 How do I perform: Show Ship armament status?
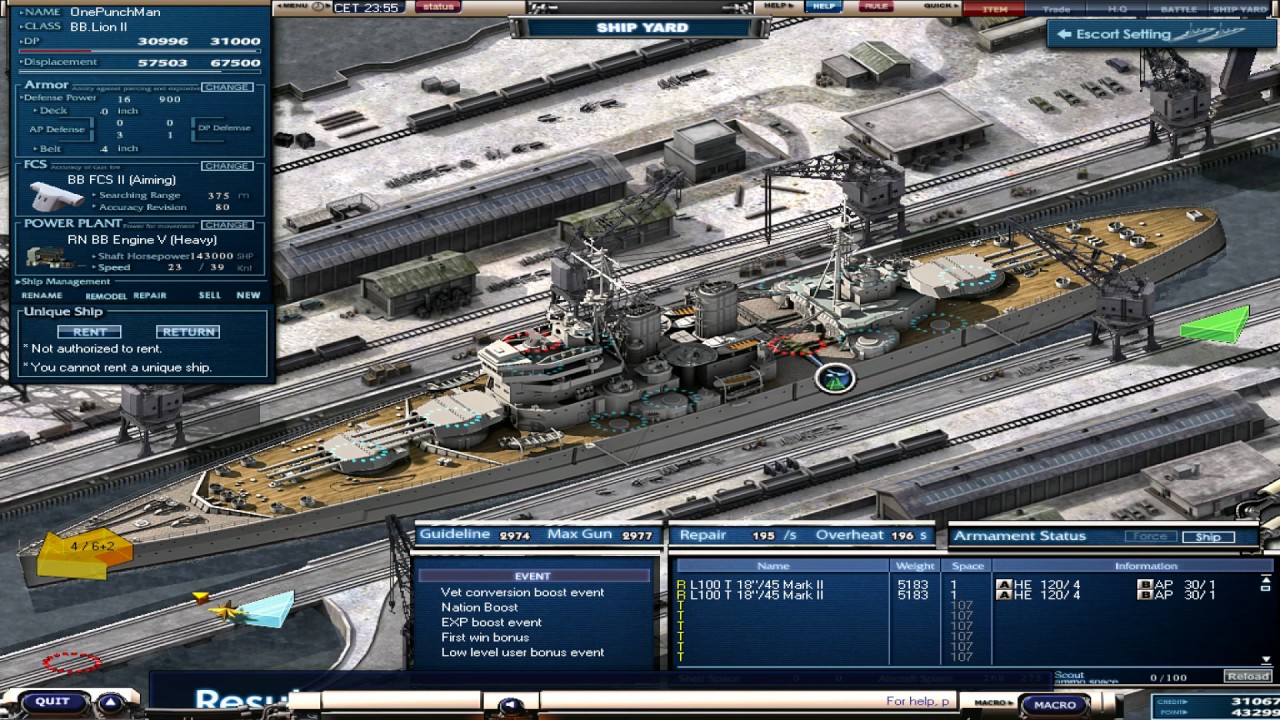coord(1208,537)
